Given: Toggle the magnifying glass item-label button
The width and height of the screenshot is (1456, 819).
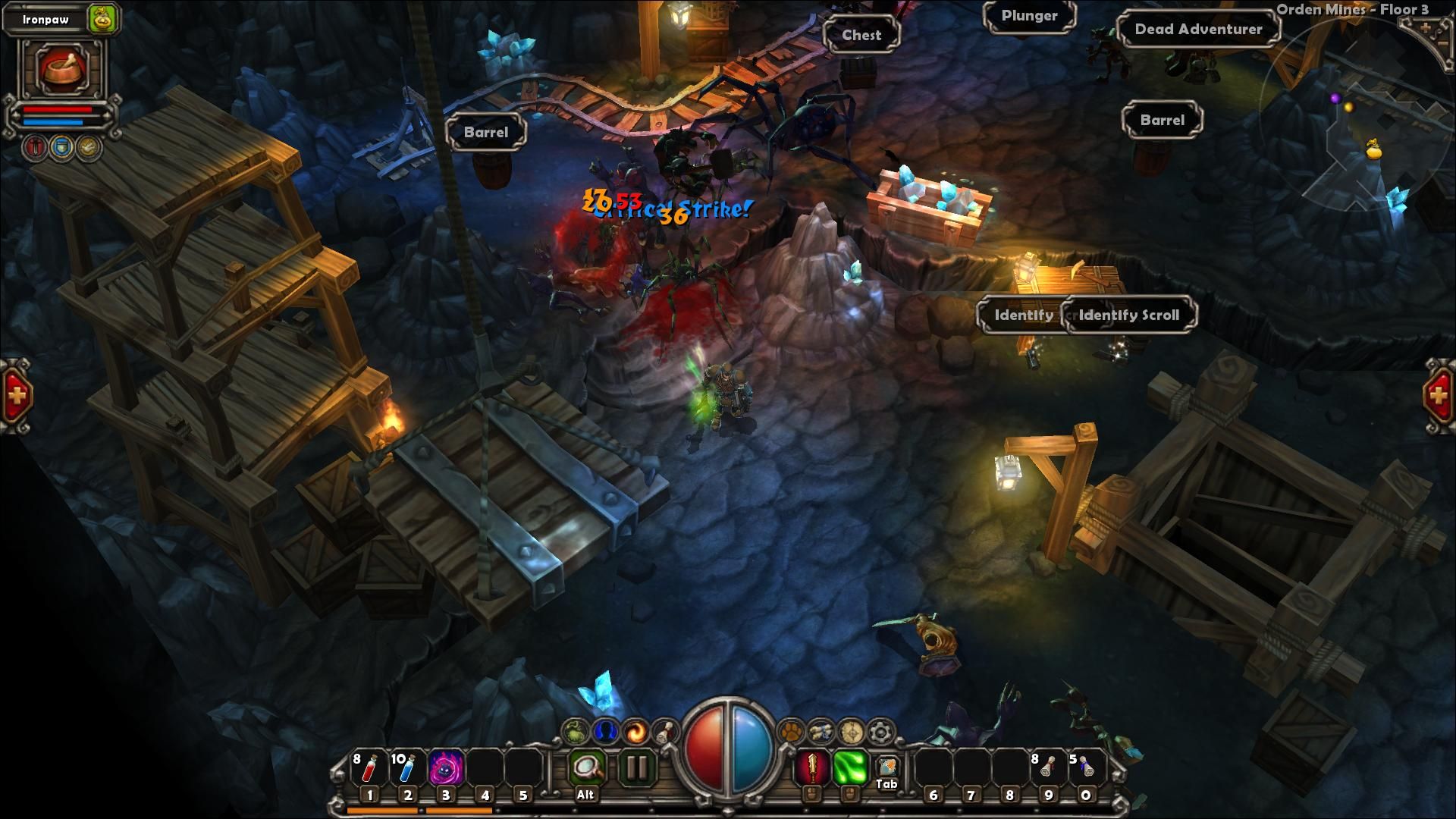Looking at the screenshot, I should click(586, 768).
